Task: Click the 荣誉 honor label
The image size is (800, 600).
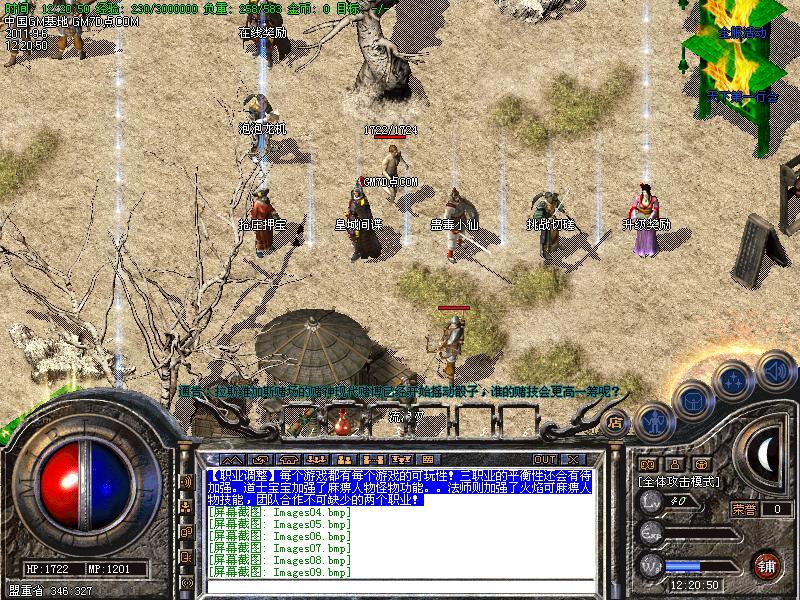Action: tap(744, 509)
